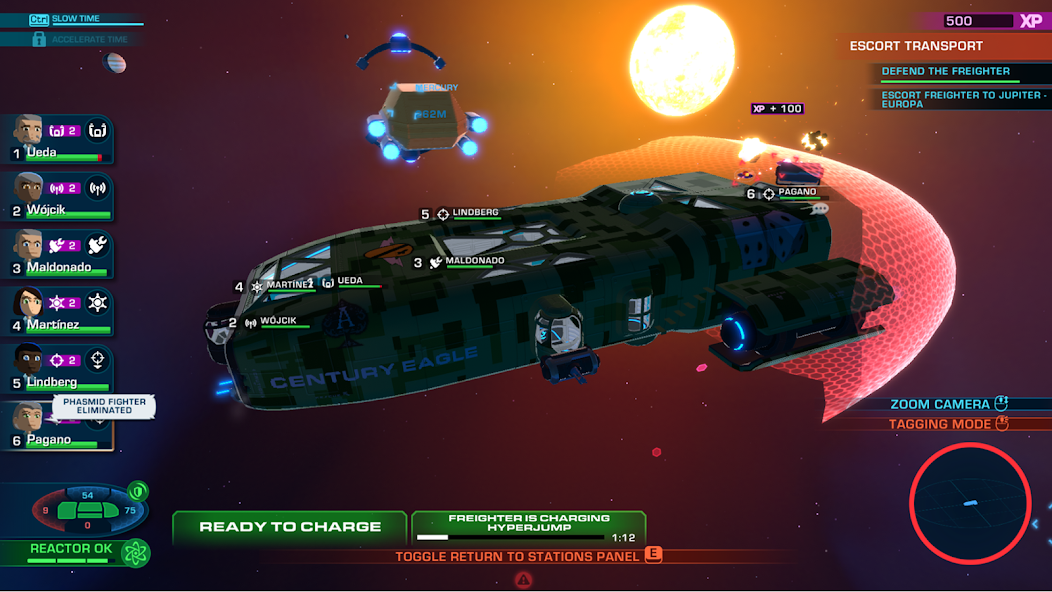Select Pagano's crew card
The height and width of the screenshot is (592, 1052).
tap(57, 426)
